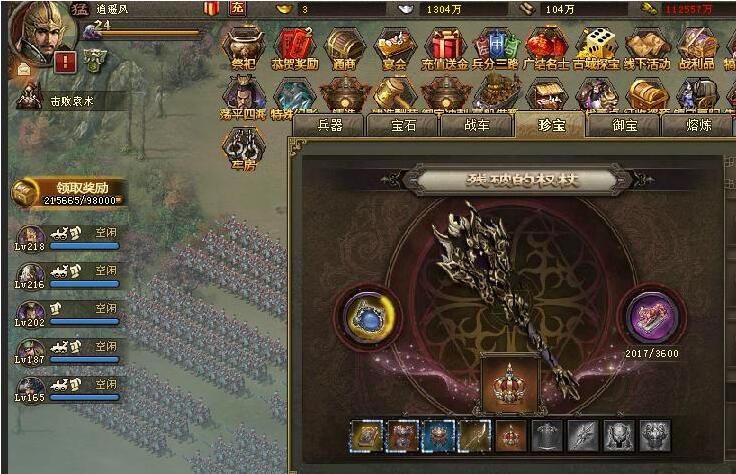Click the 击败袁术 quest tracker

click(x=68, y=100)
